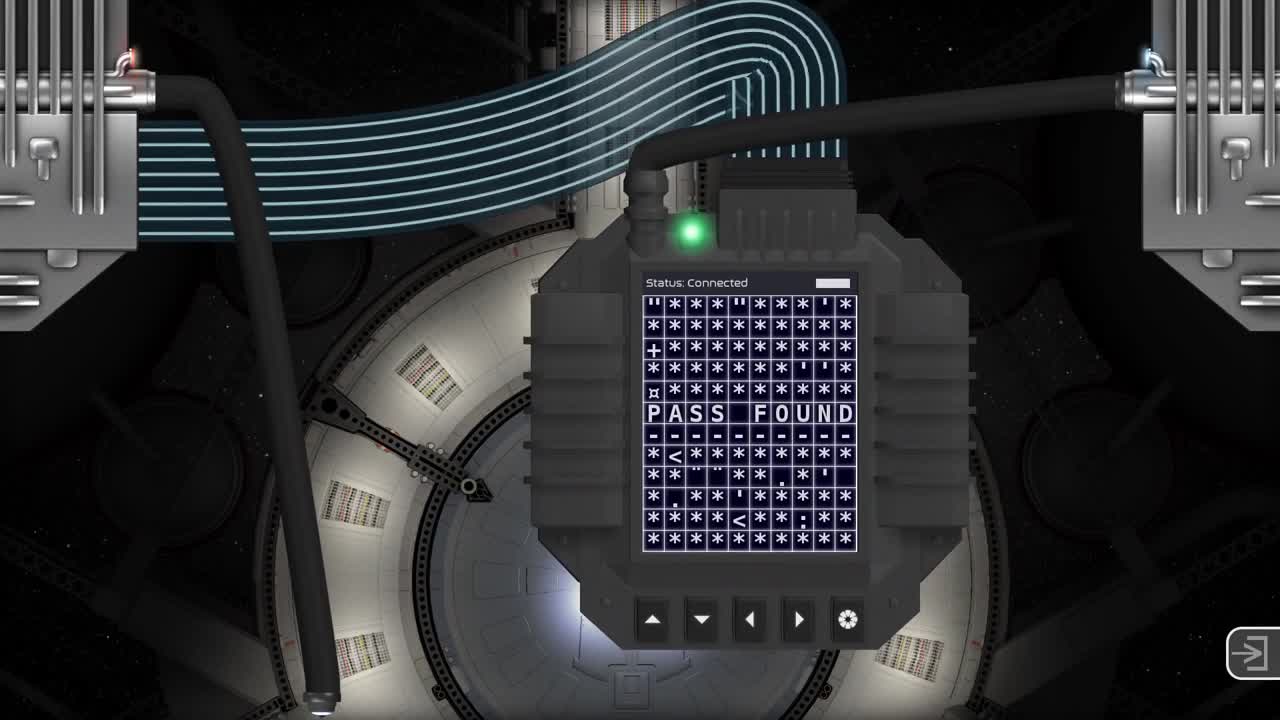Viewport: 1280px width, 720px height.
Task: Click the white progress bar beside the status text
Action: point(835,282)
